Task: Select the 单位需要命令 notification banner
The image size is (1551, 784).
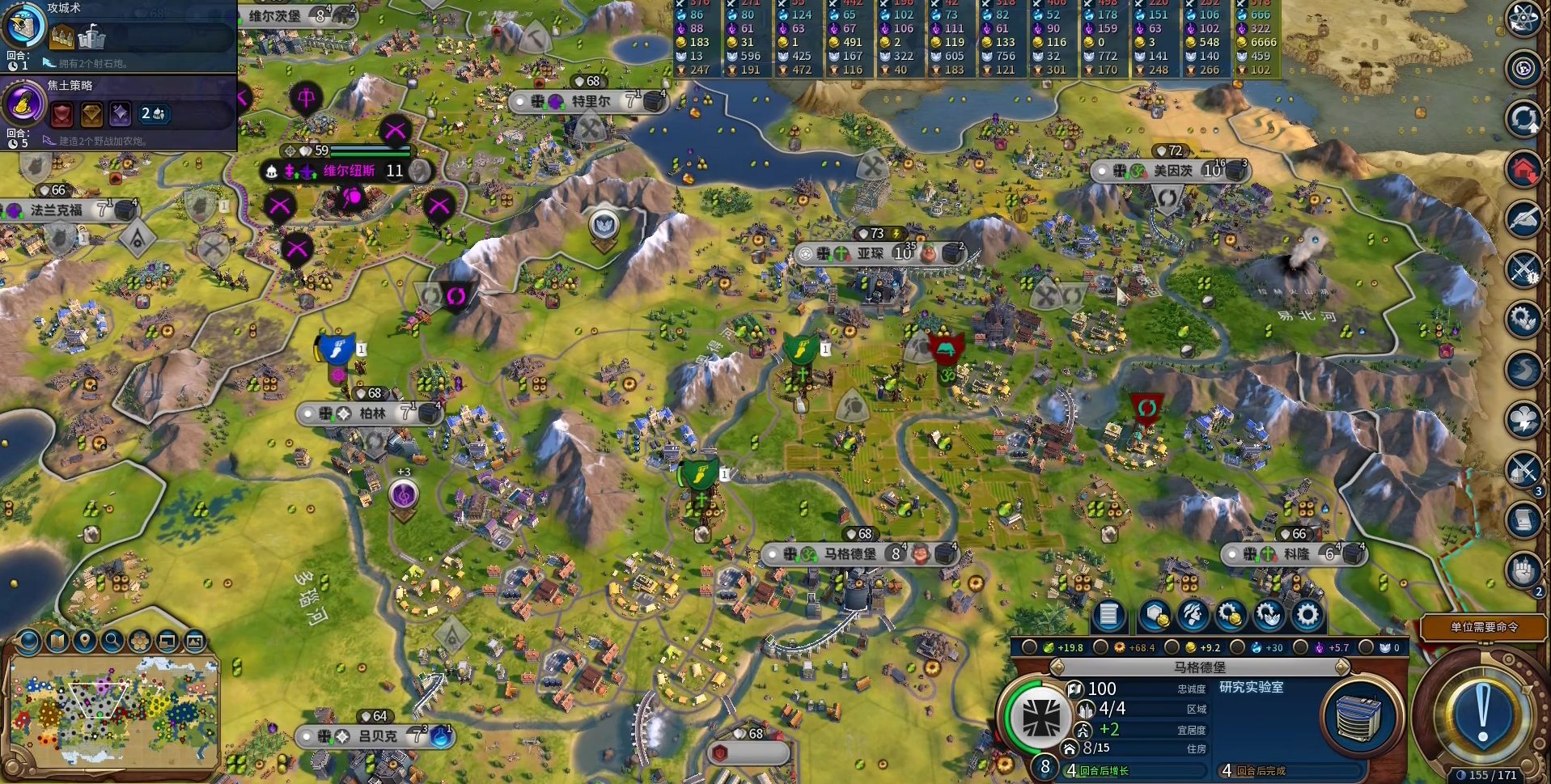Action: click(x=1483, y=627)
